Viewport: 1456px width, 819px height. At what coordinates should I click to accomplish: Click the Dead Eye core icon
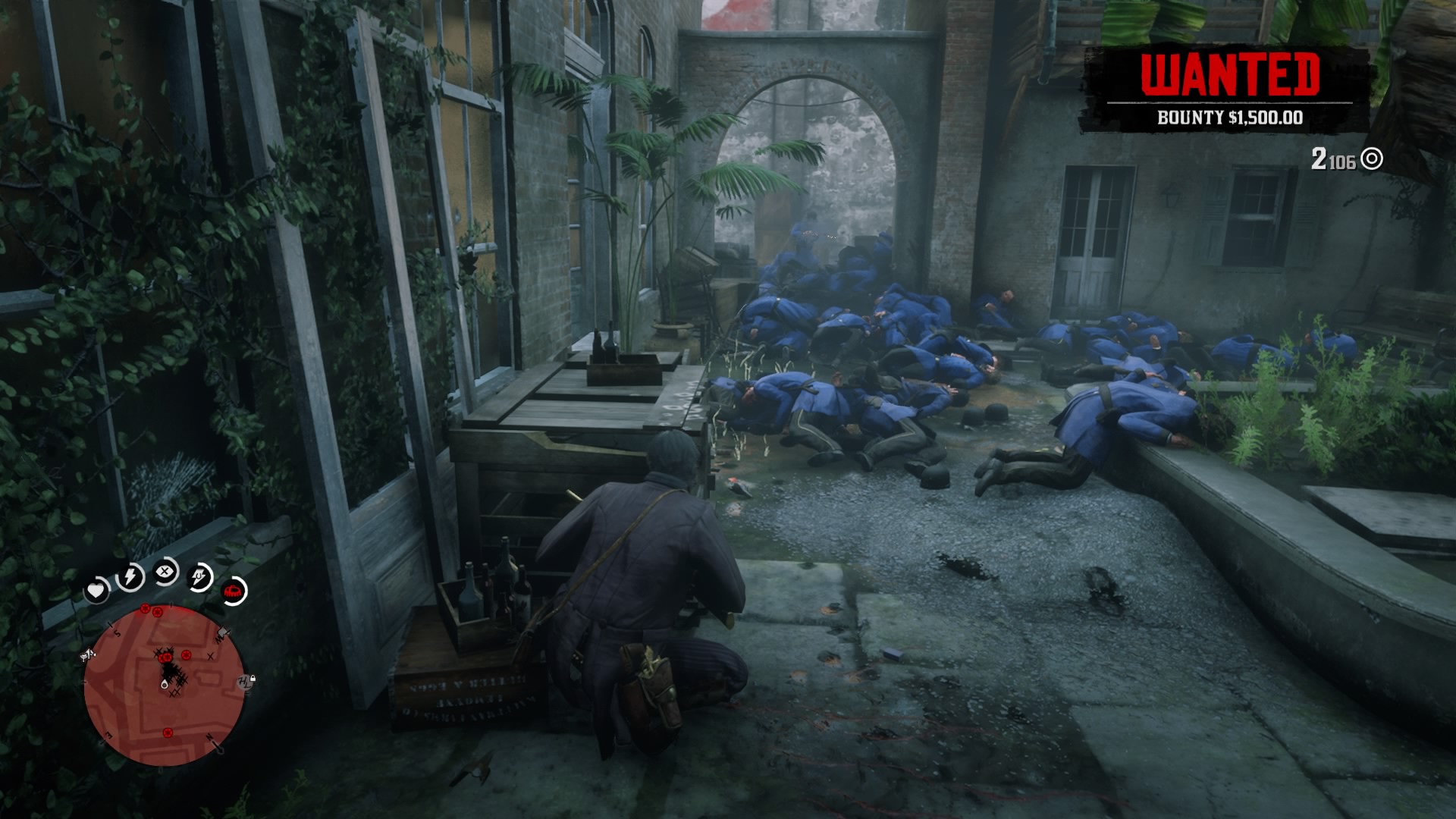click(165, 573)
